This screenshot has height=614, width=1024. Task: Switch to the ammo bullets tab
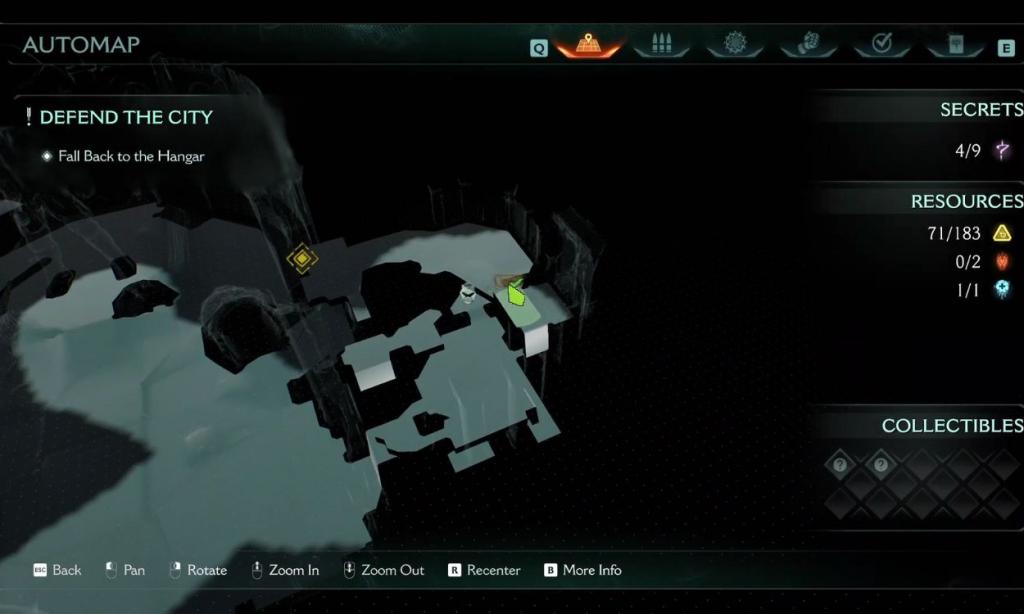[x=661, y=45]
